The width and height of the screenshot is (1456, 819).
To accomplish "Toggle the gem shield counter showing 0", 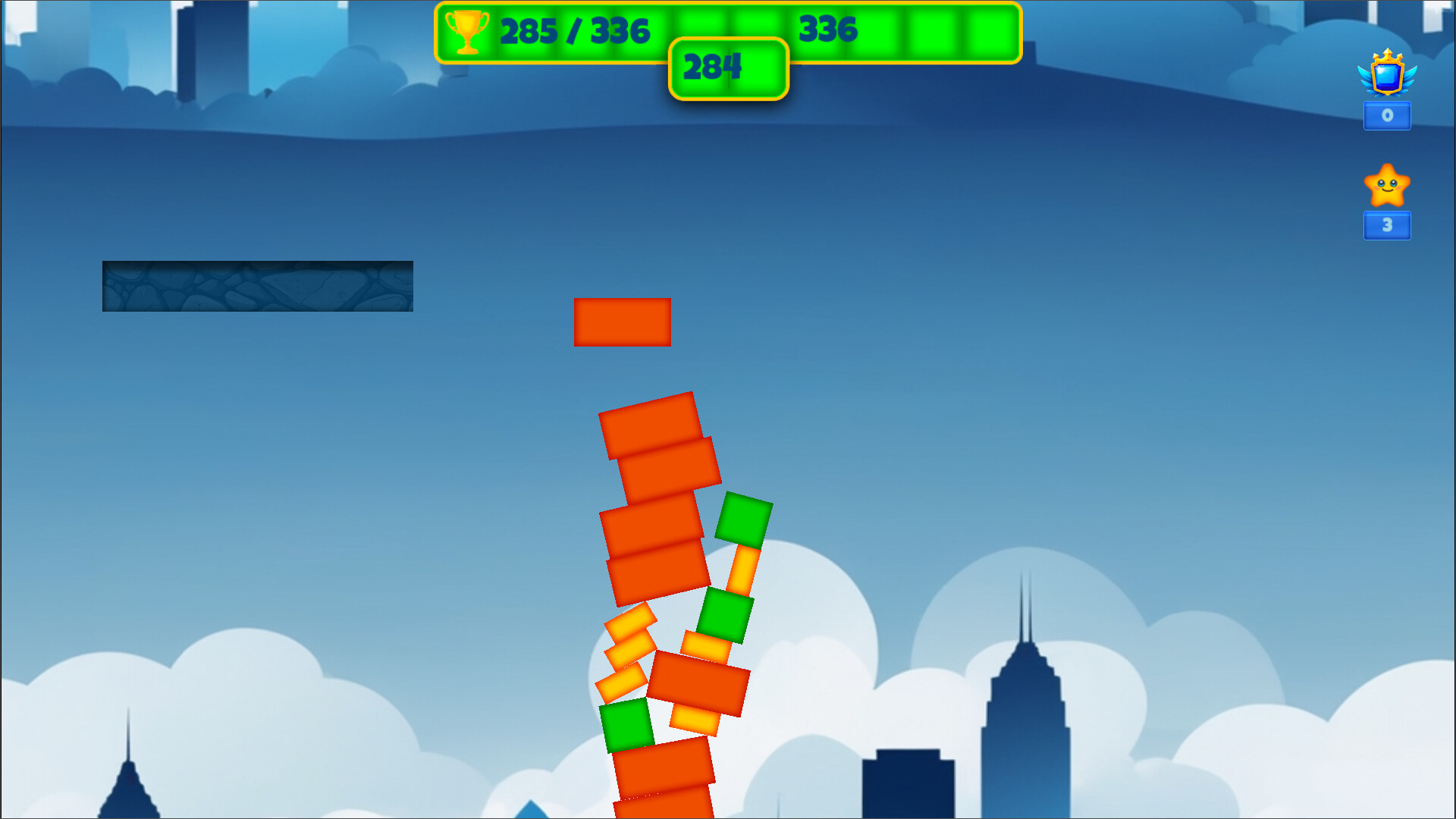I will [x=1386, y=115].
